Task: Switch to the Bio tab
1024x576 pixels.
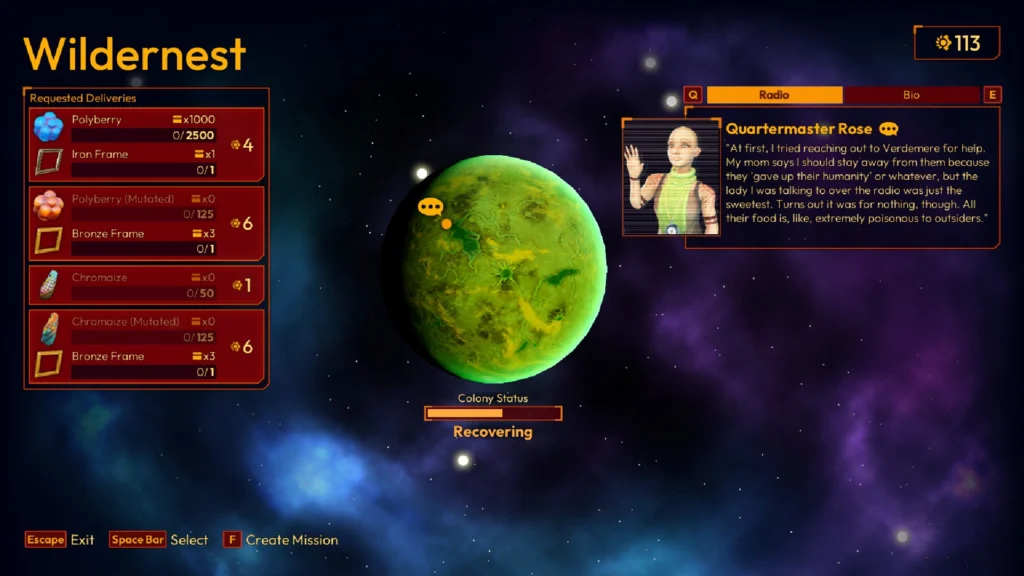Action: 911,95
